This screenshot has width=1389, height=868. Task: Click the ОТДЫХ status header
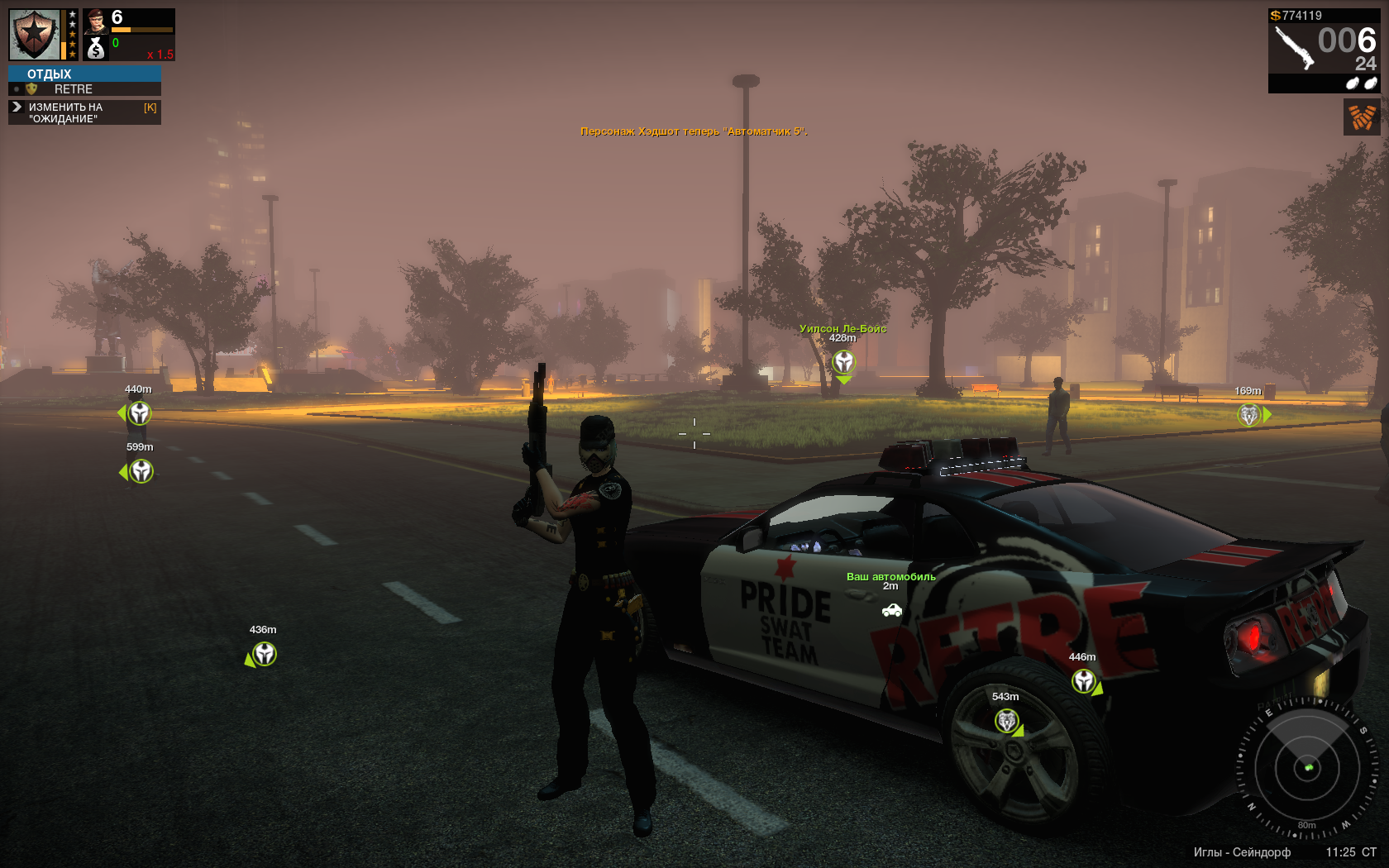[x=50, y=74]
